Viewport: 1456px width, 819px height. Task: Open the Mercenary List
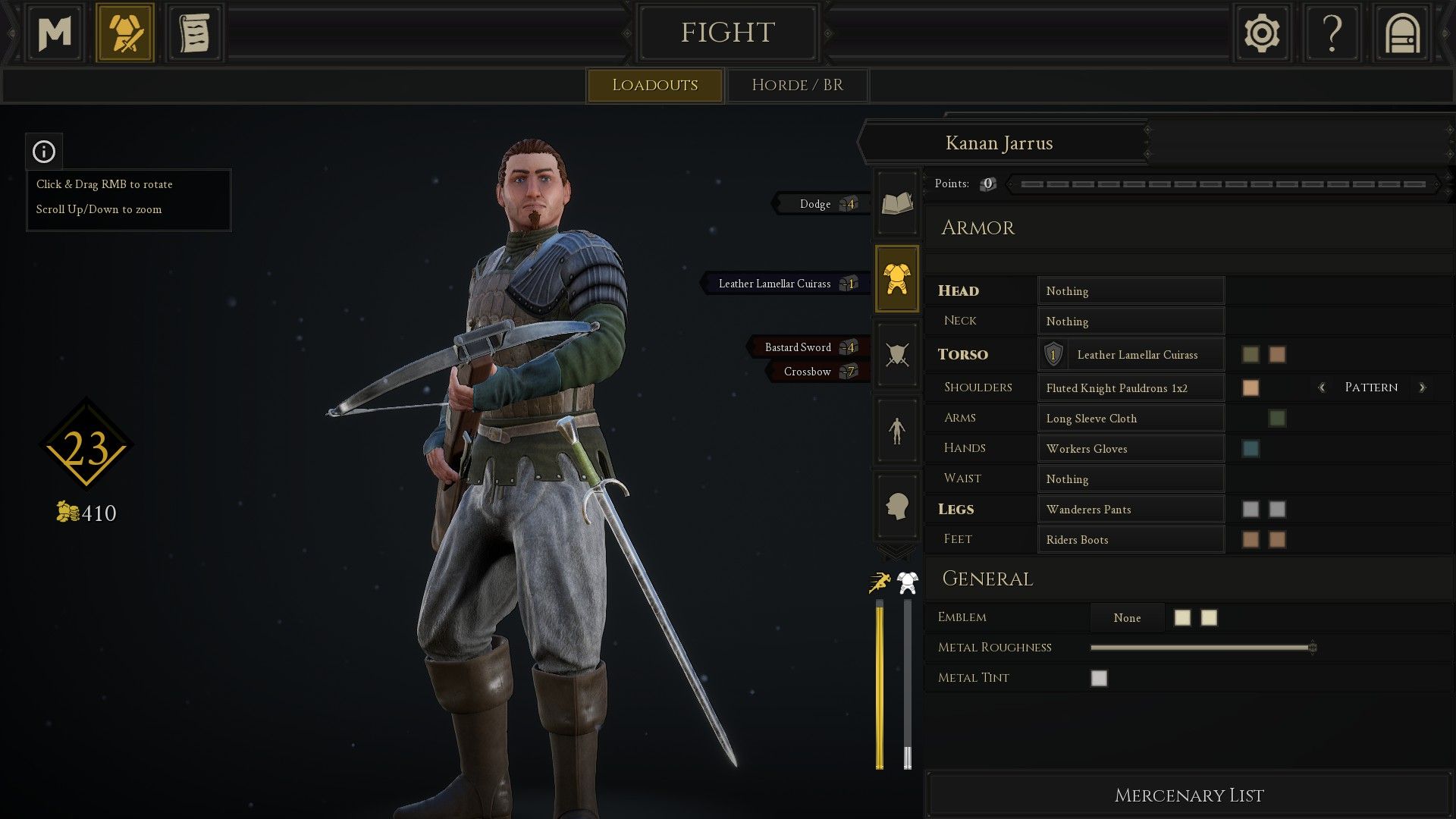coord(1188,795)
